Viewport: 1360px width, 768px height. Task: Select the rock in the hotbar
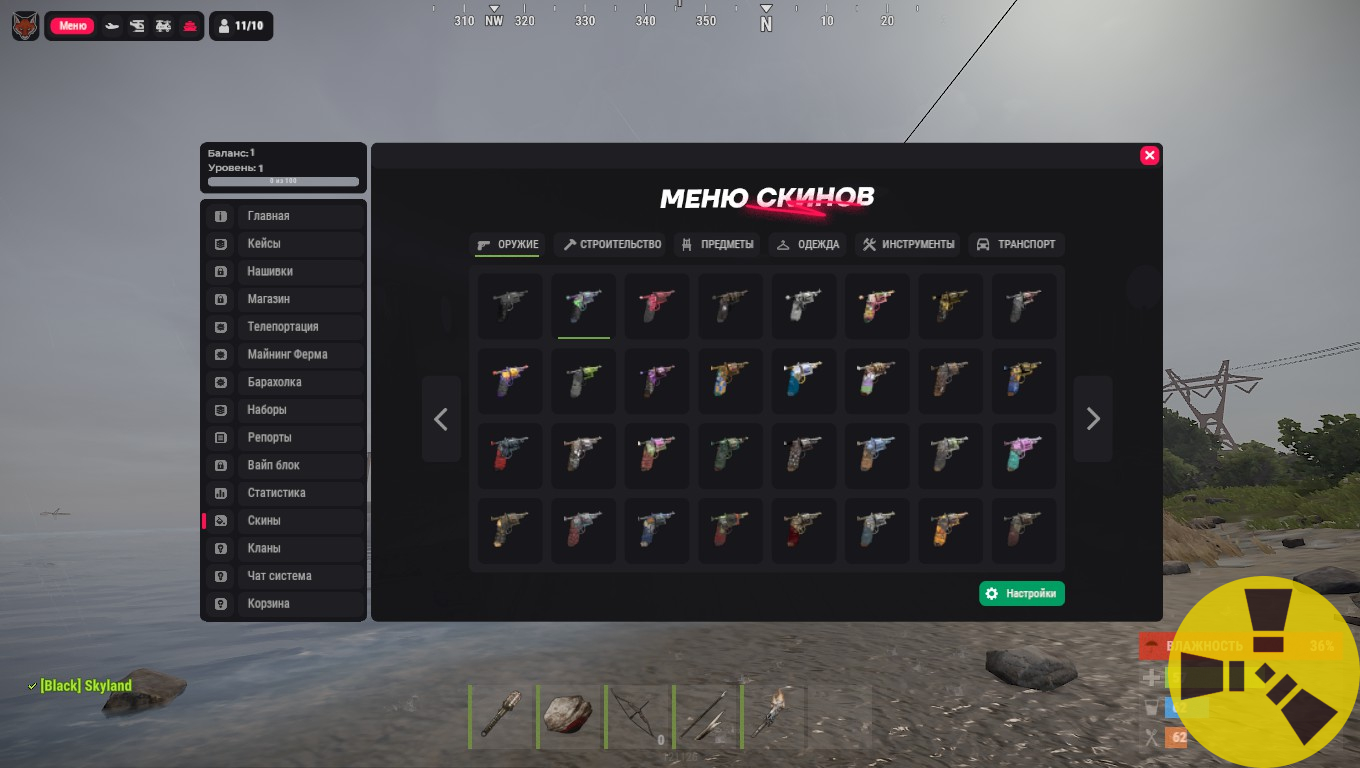(x=568, y=716)
